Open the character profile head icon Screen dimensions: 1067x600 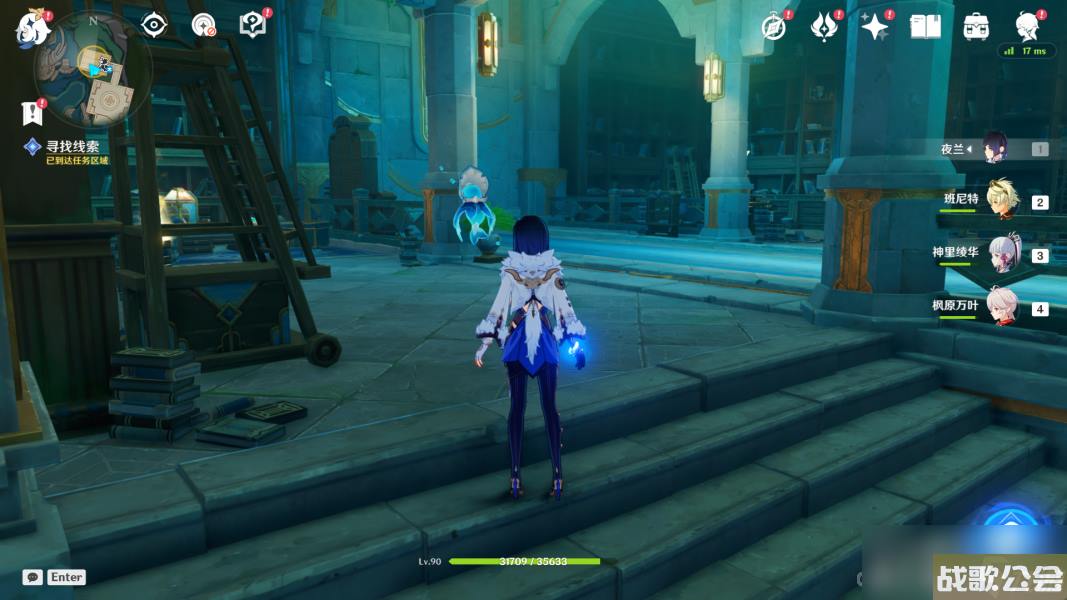tap(1027, 26)
